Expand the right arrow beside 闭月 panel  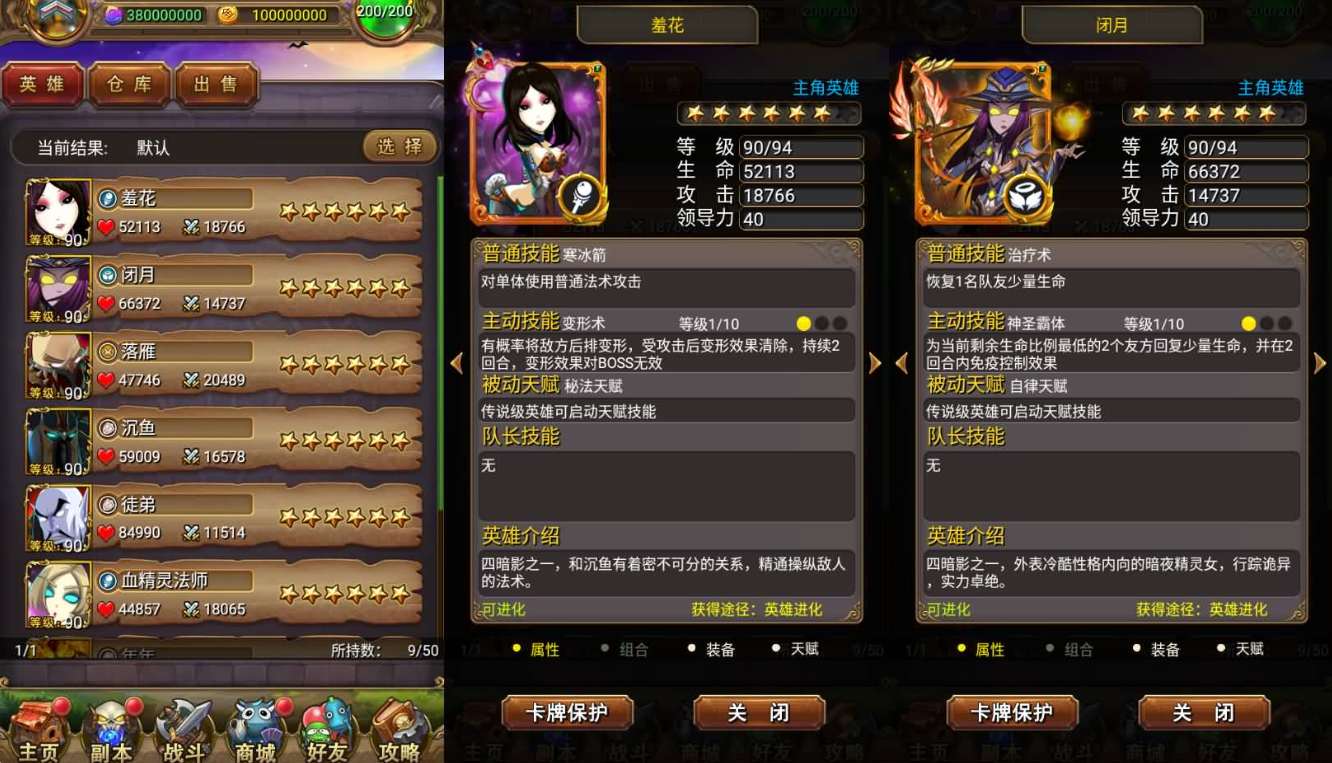[1321, 363]
